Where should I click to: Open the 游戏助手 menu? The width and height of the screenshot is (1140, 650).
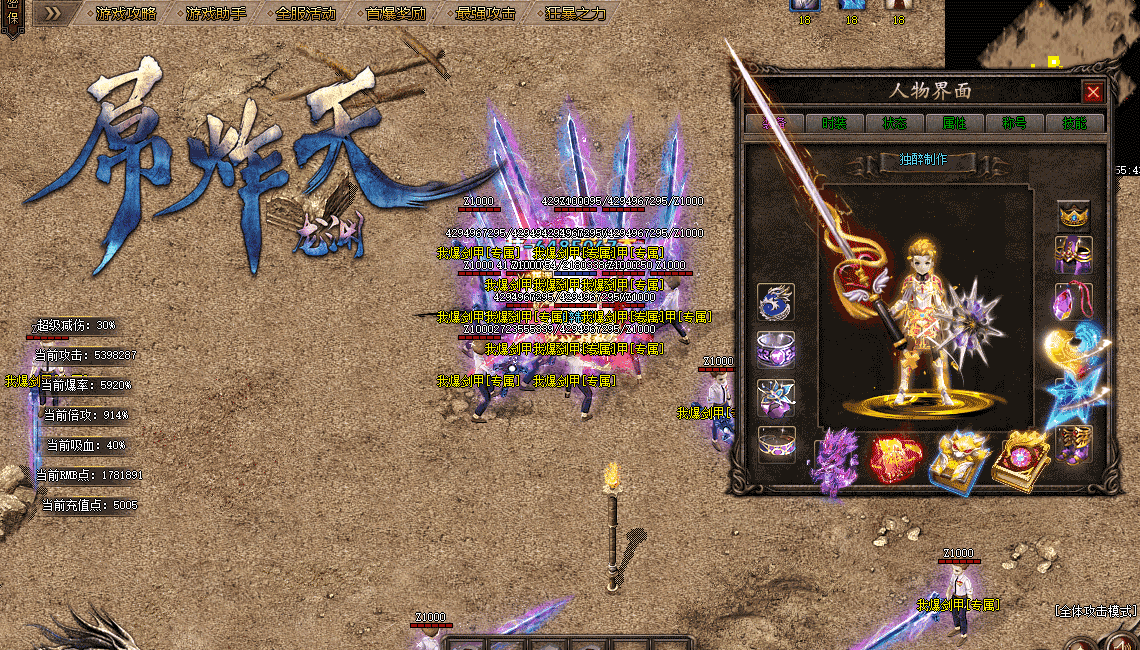[215, 13]
